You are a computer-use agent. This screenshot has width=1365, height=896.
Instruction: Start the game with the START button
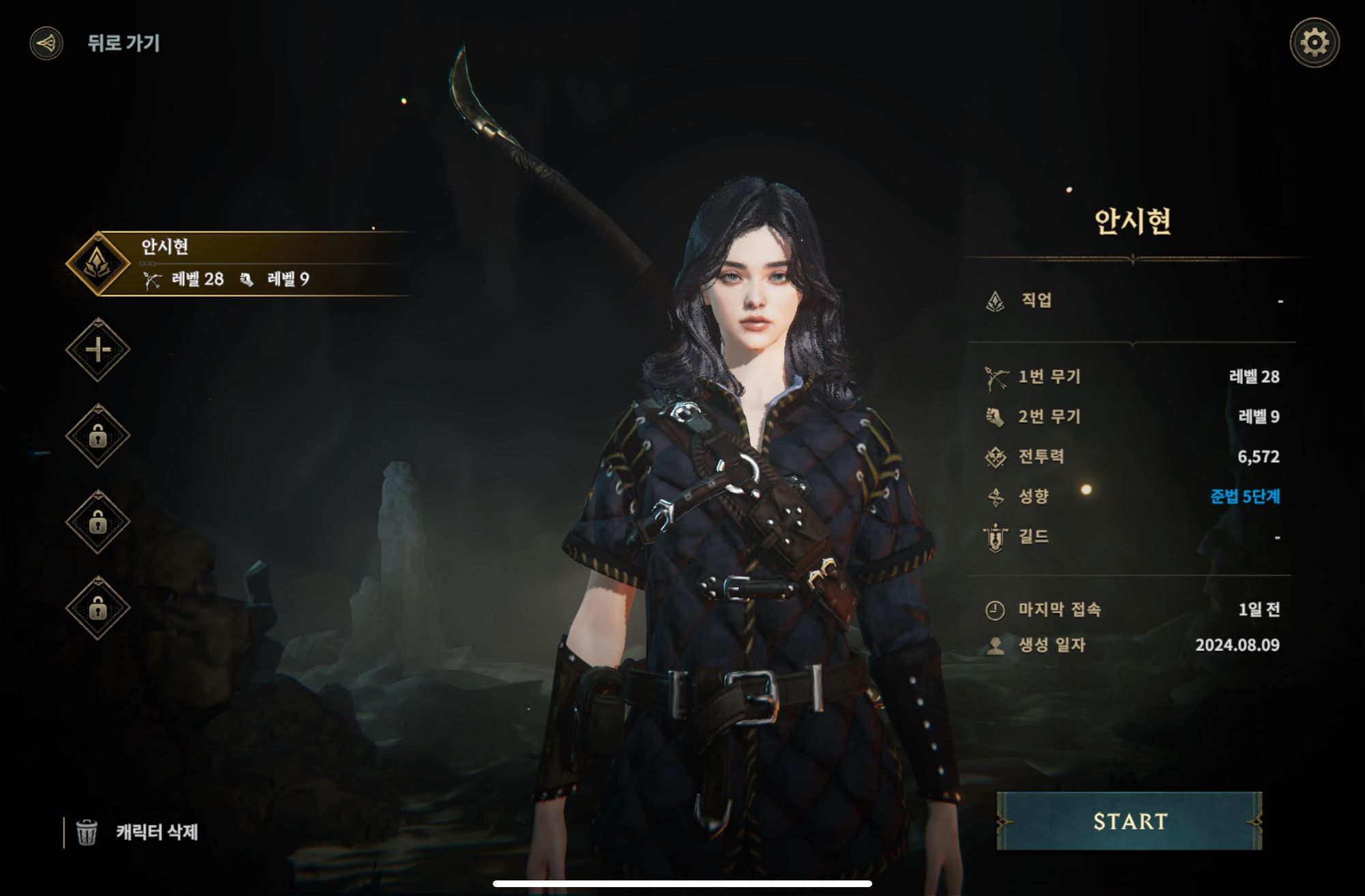tap(1130, 821)
